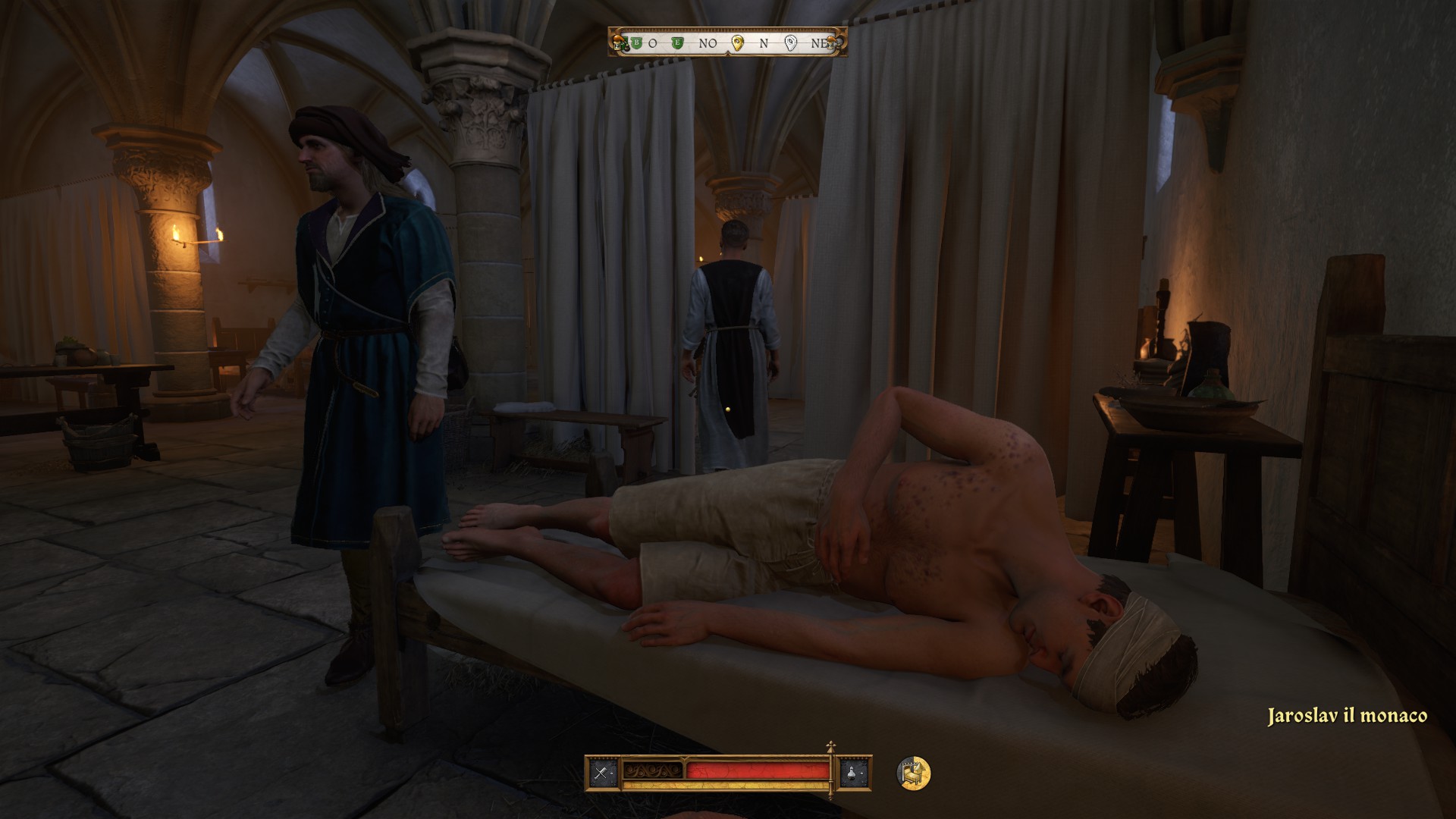This screenshot has height=819, width=1456.
Task: Select the white map marker on compass
Action: point(791,43)
